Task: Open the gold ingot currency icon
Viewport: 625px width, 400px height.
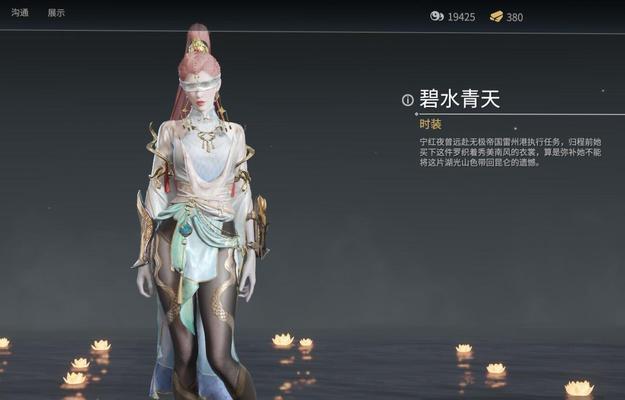Action: click(496, 16)
